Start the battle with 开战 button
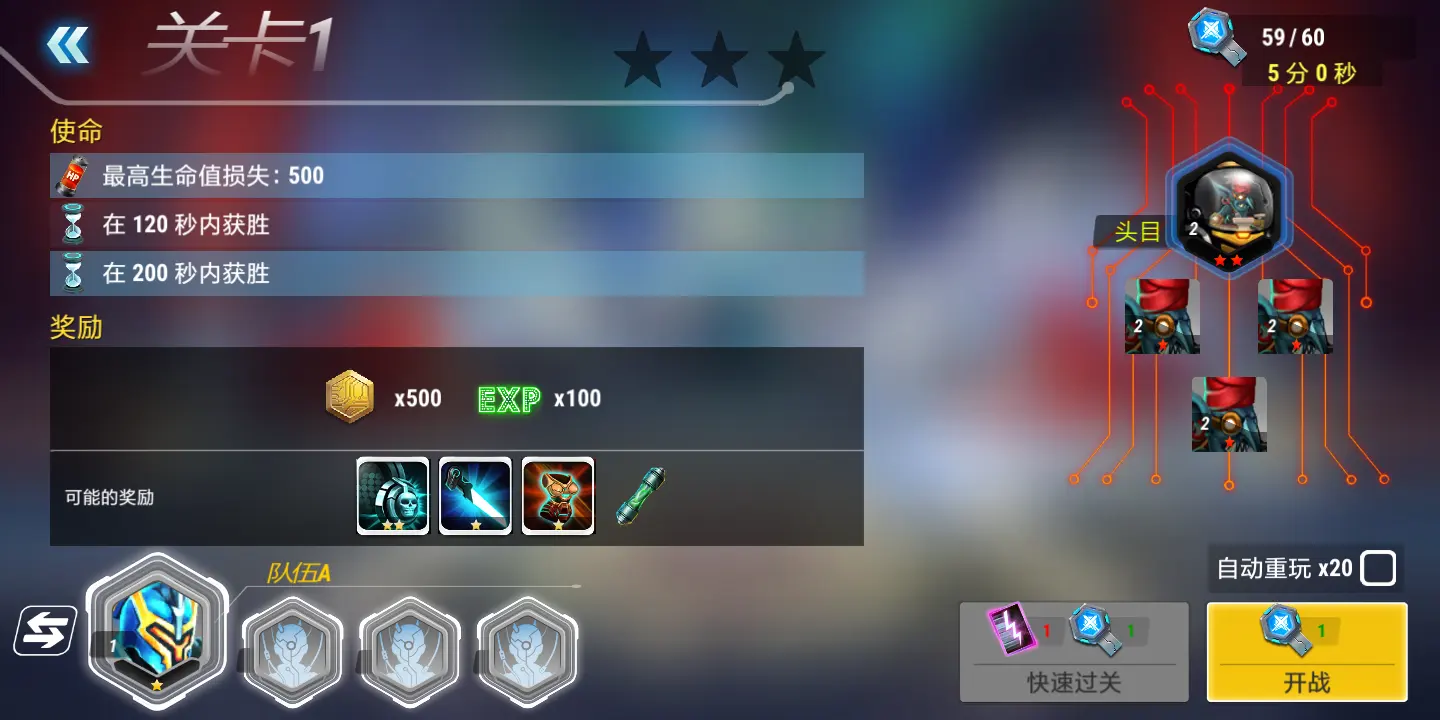1440x720 pixels. 1306,651
